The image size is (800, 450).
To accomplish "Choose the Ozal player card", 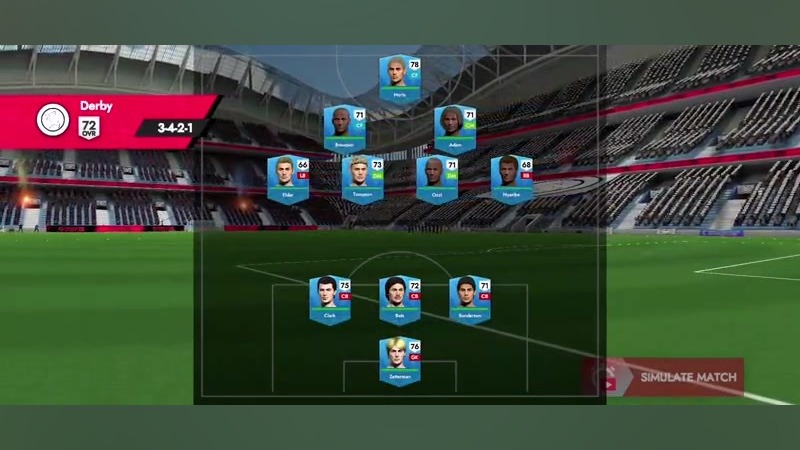I will [x=437, y=179].
